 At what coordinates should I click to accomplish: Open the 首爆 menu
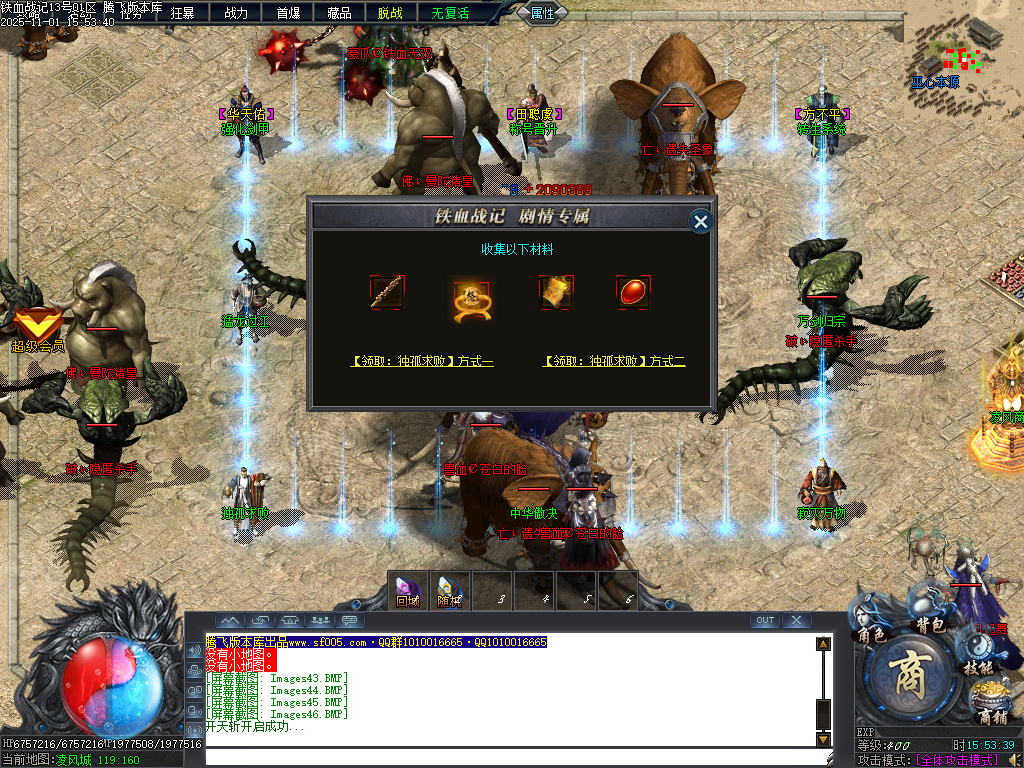point(288,13)
